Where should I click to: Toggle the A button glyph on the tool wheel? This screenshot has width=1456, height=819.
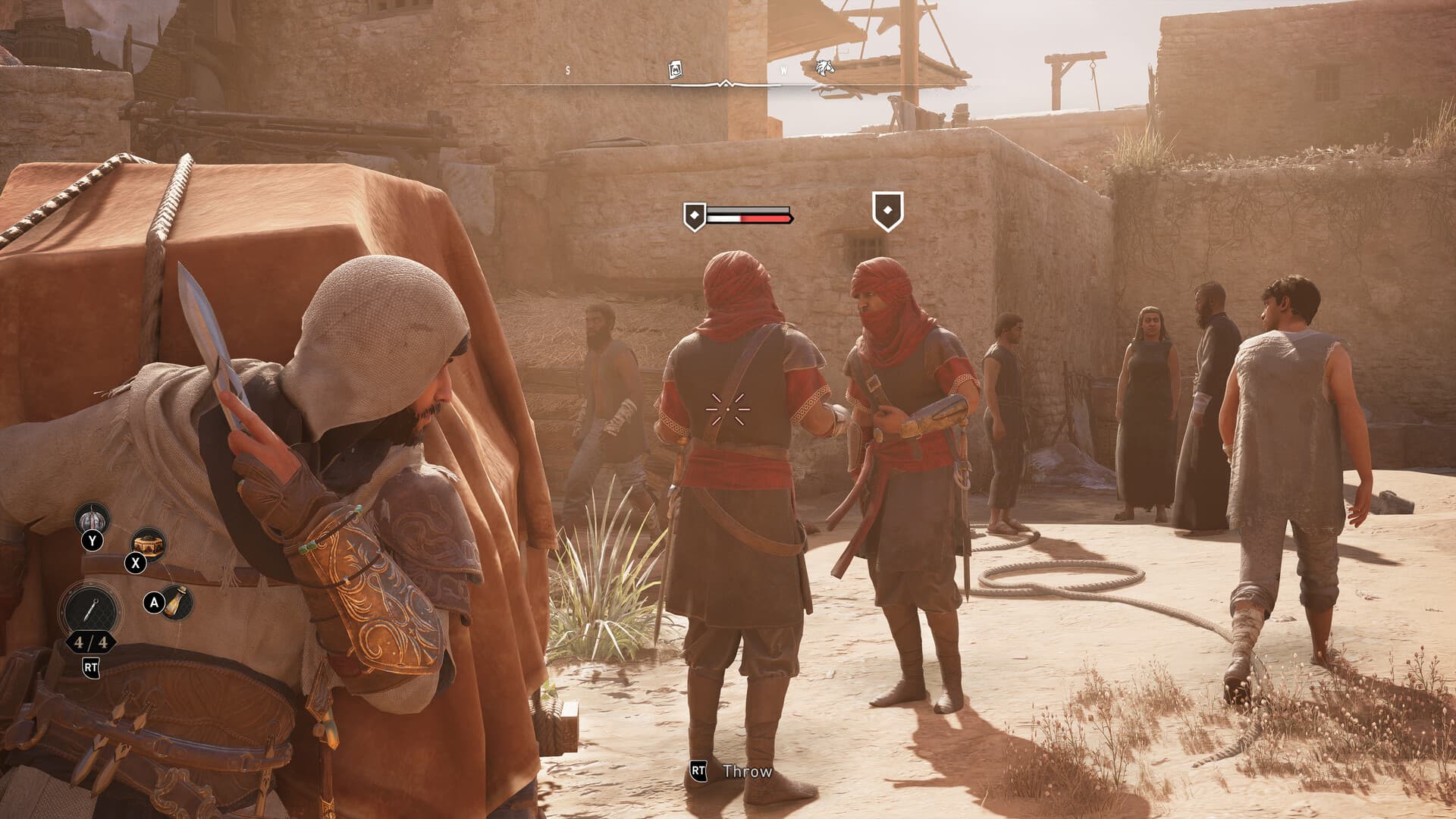click(154, 602)
